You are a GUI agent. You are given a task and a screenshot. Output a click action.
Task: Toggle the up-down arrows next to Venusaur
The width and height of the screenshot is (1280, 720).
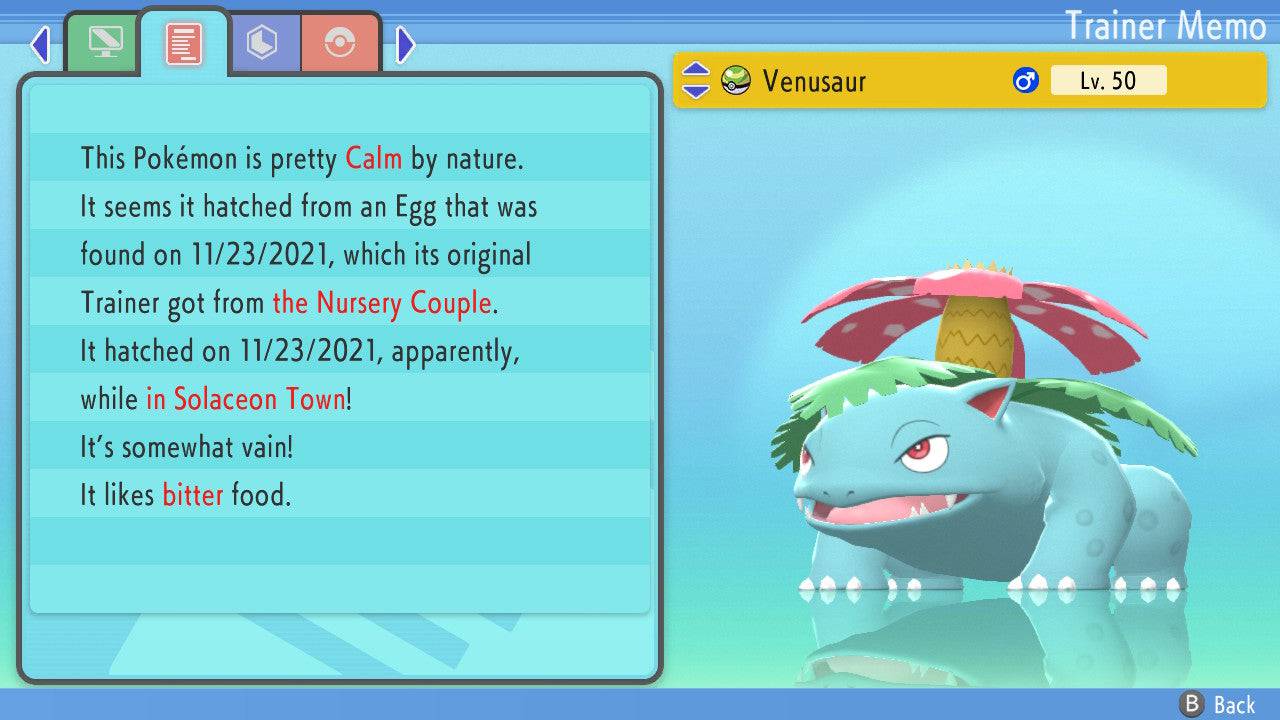(x=696, y=81)
